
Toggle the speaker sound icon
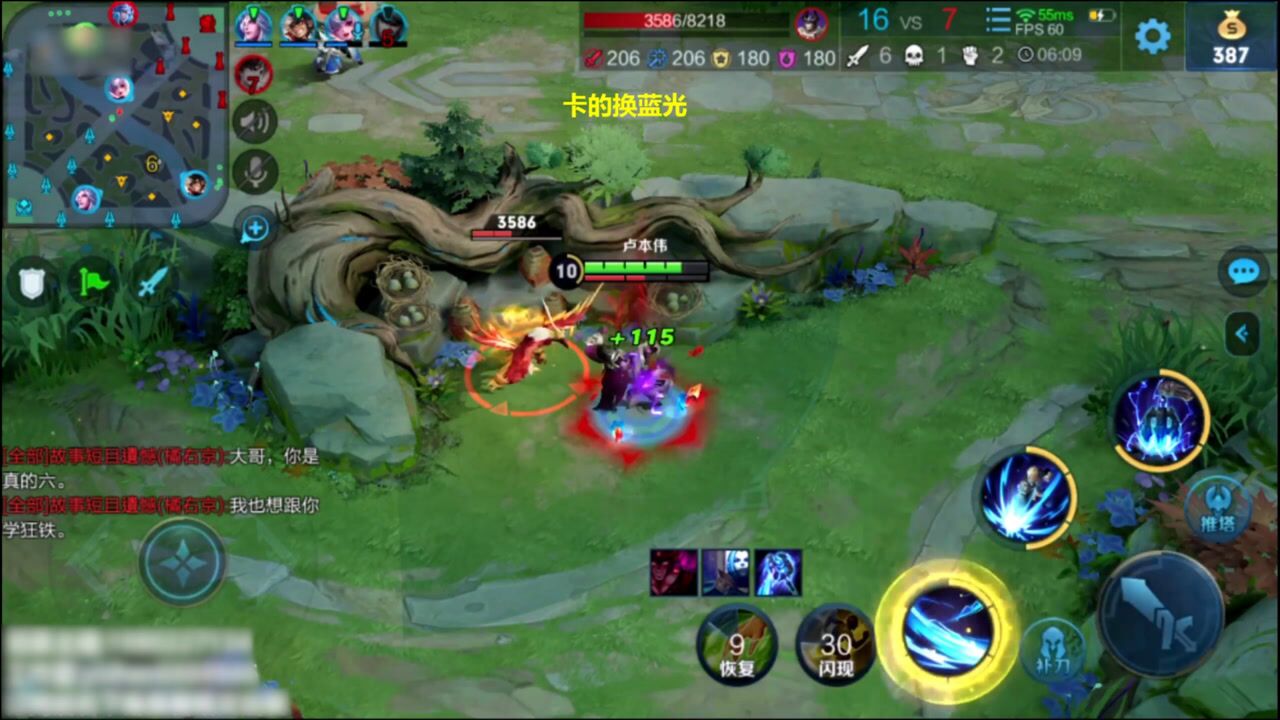(255, 122)
